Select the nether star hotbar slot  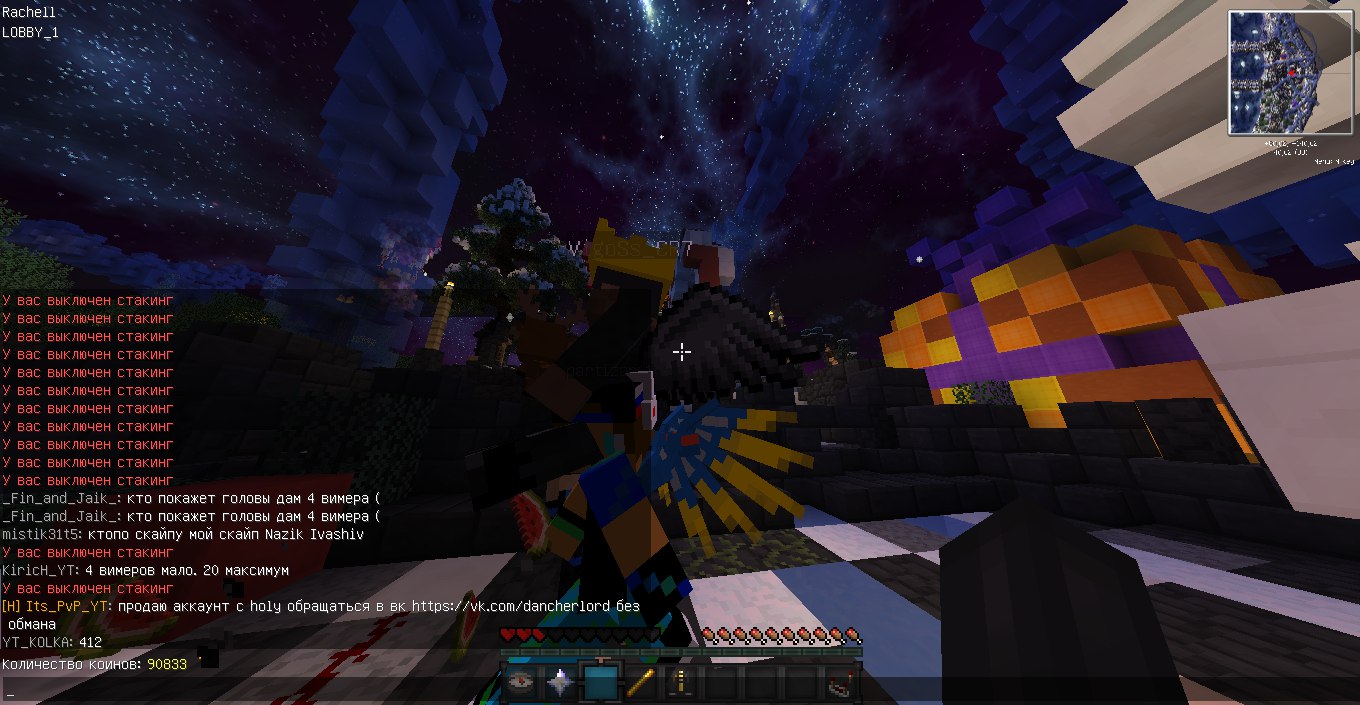point(561,683)
